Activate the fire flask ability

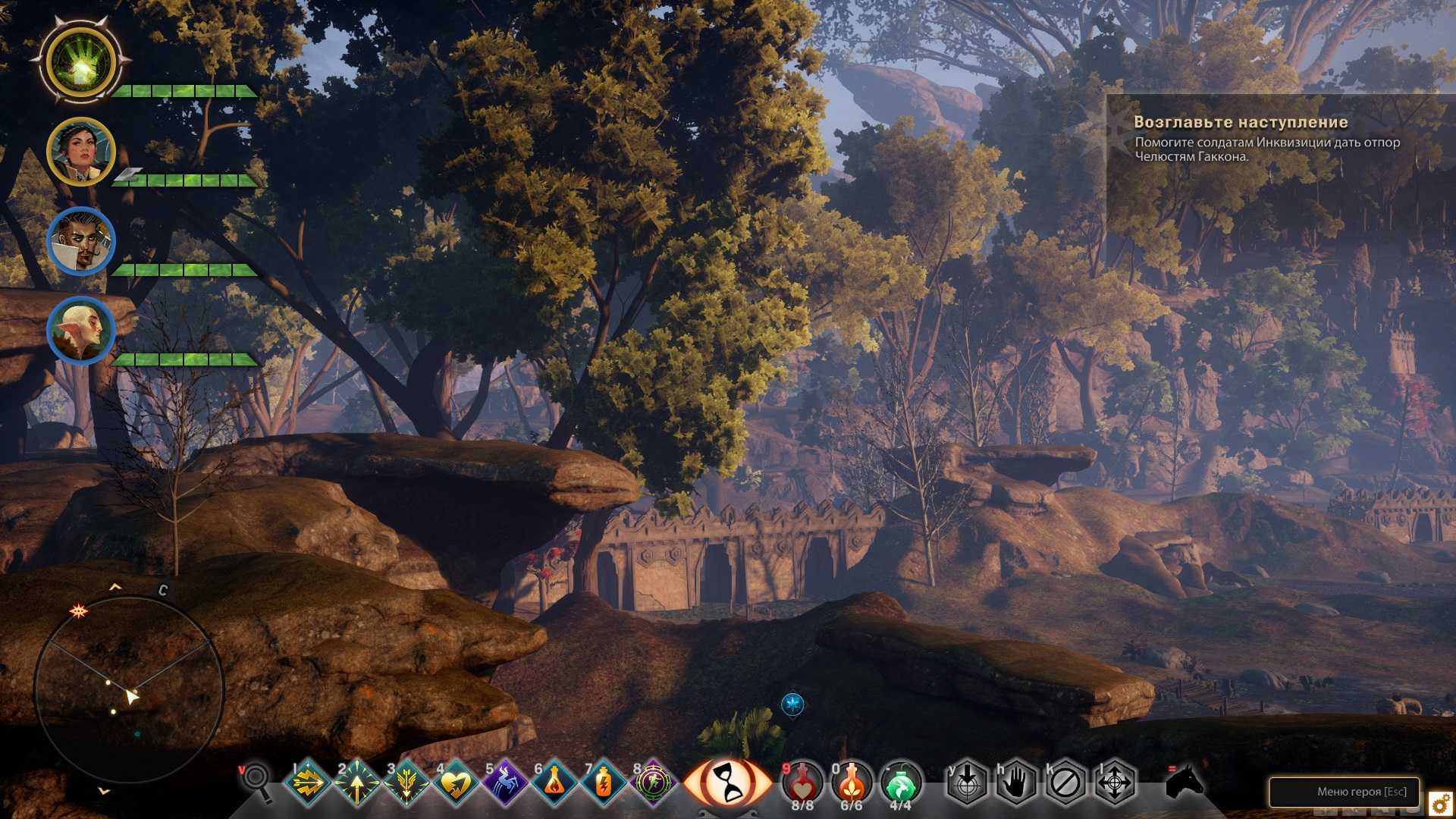coord(554,783)
